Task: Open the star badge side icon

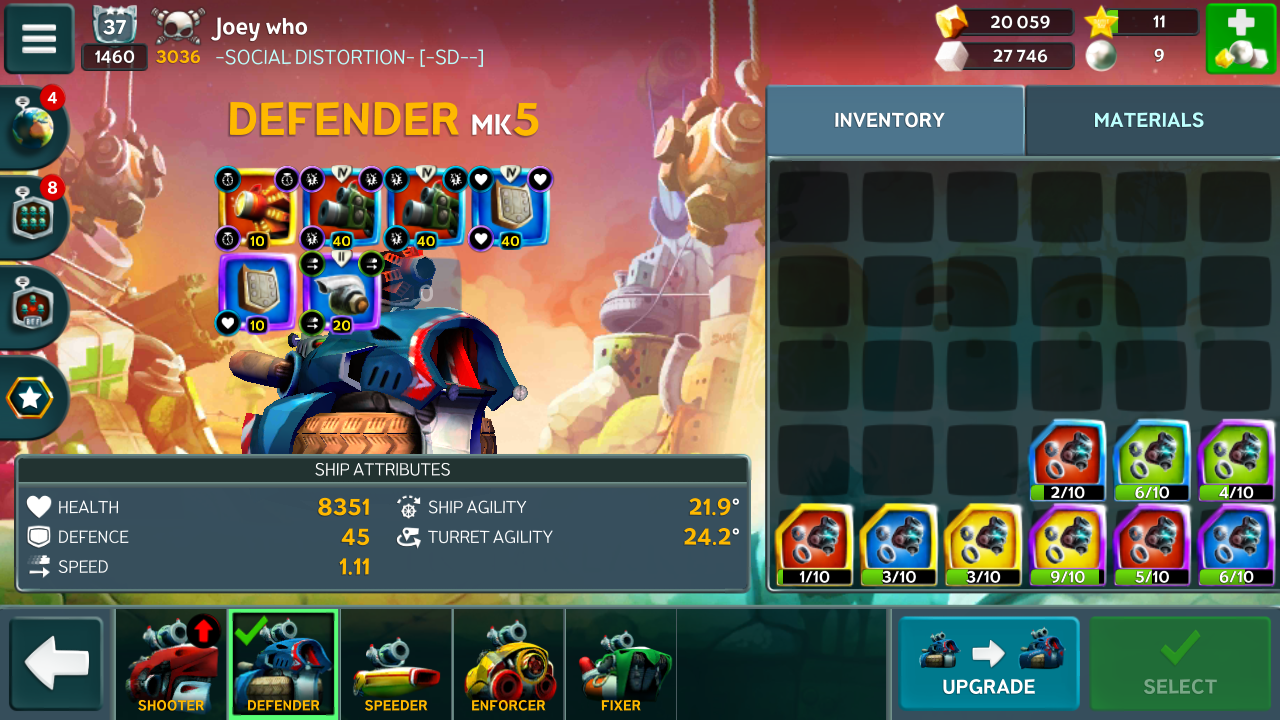Action: pyautogui.click(x=30, y=398)
